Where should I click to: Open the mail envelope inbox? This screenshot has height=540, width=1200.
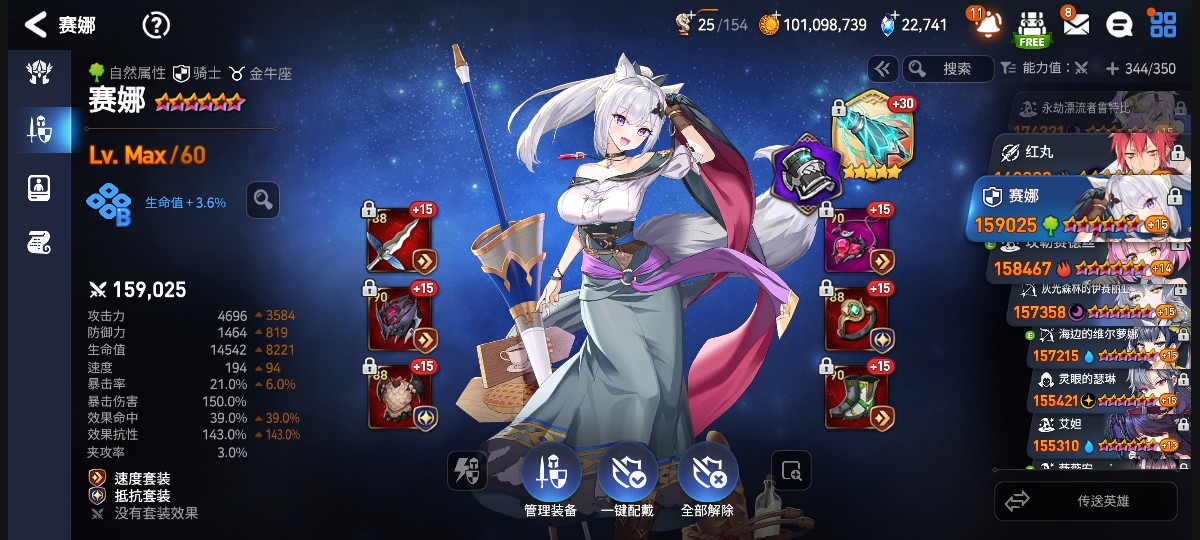click(x=1076, y=24)
